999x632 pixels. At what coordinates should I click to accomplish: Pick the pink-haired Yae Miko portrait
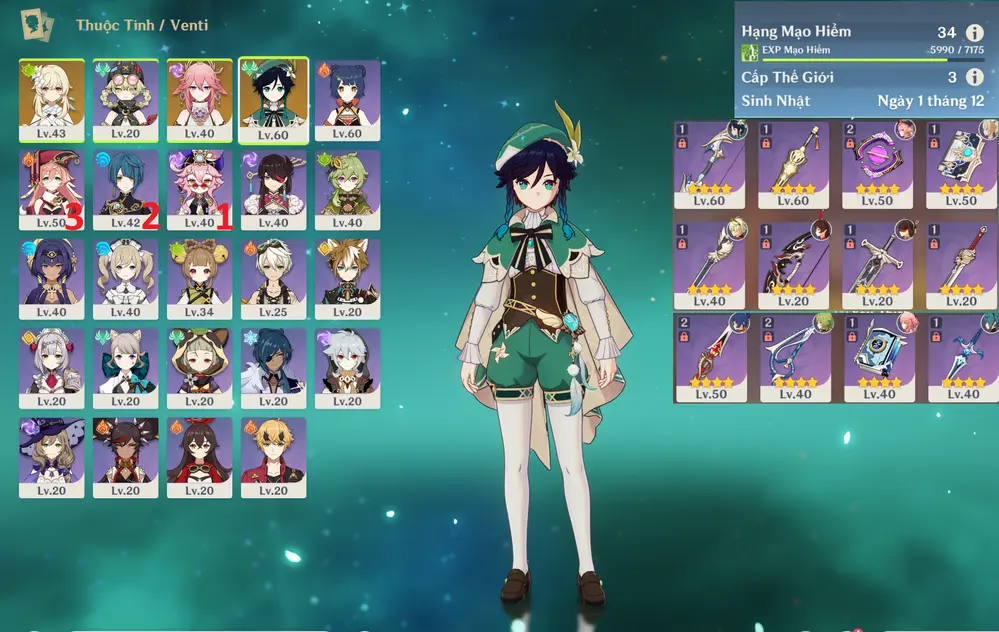point(199,98)
